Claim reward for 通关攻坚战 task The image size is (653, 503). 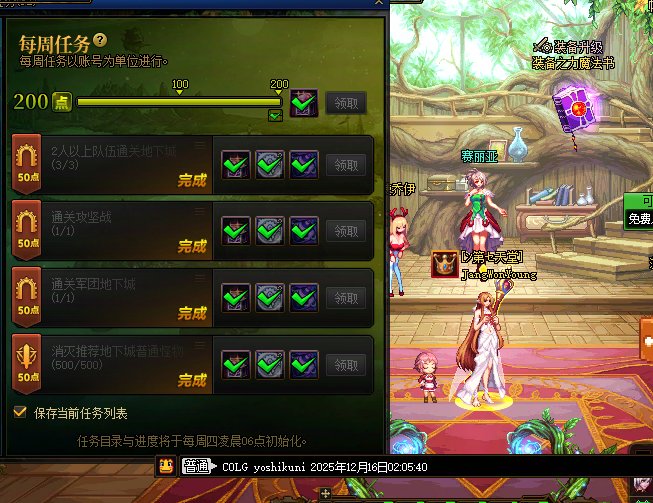pyautogui.click(x=346, y=231)
